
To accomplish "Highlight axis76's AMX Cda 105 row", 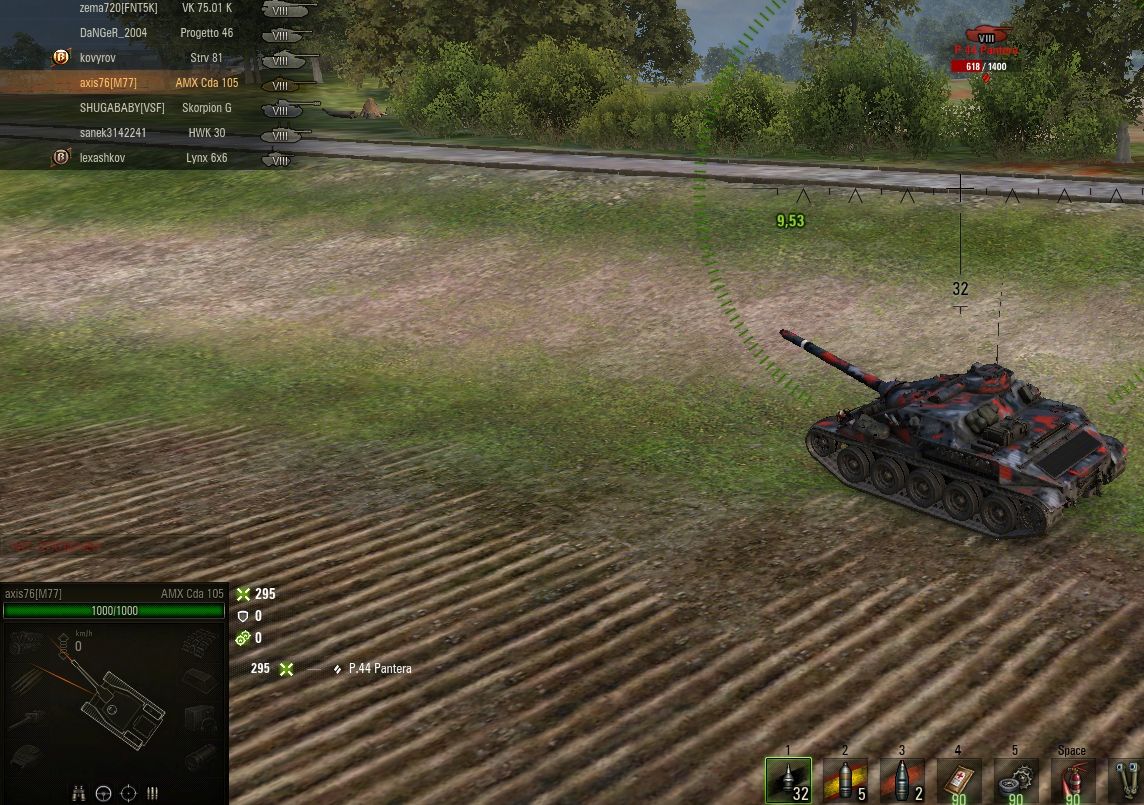I will [150, 83].
